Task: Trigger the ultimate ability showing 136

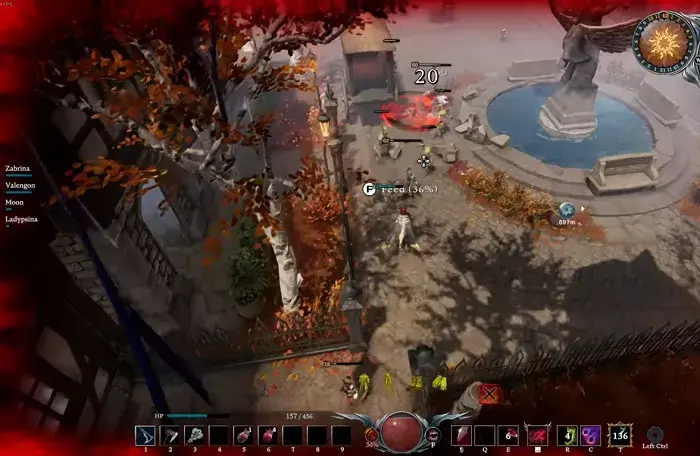Action: 620,435
